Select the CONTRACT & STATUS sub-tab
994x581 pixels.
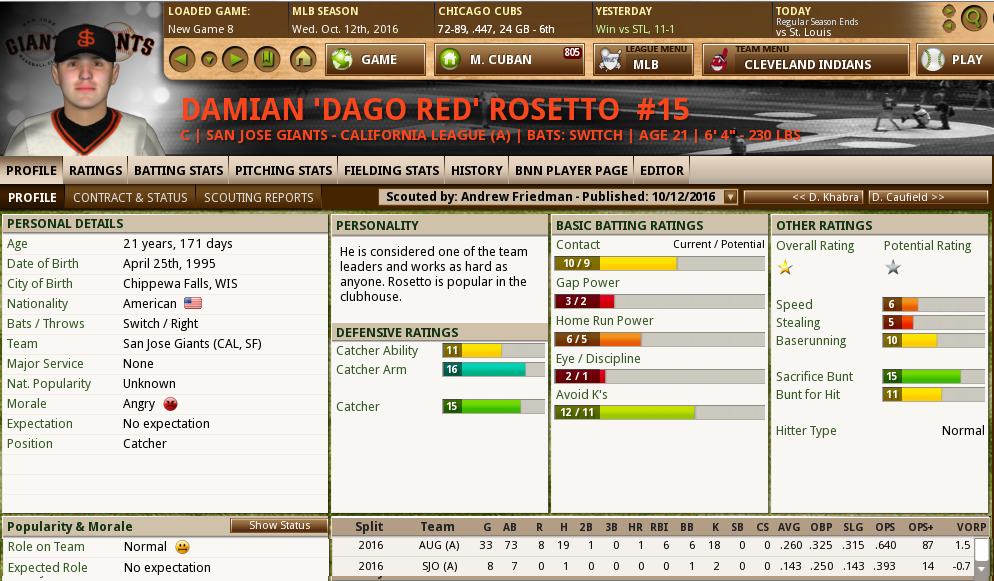(129, 197)
